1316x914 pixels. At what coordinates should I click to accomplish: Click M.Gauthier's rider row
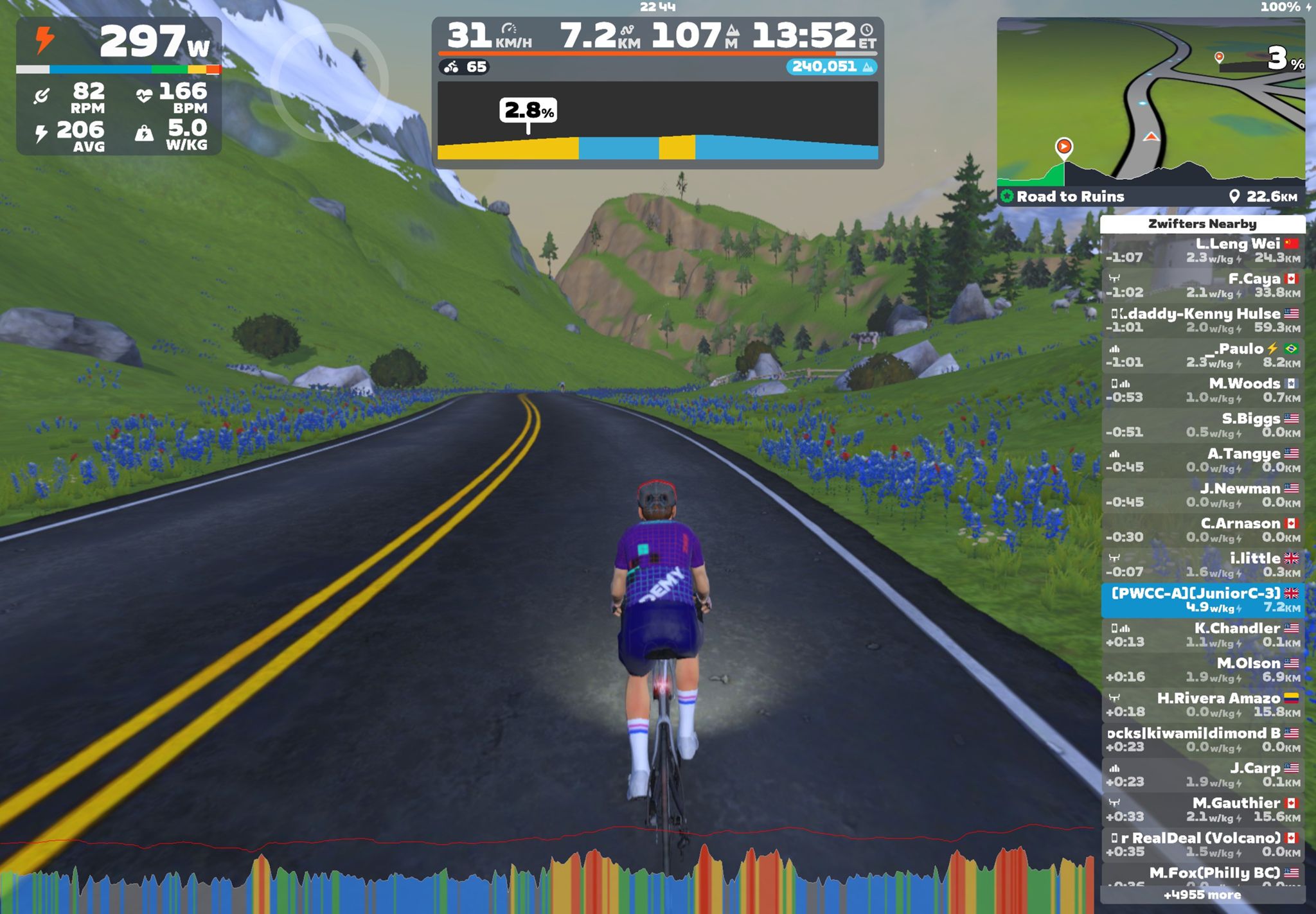point(1203,809)
